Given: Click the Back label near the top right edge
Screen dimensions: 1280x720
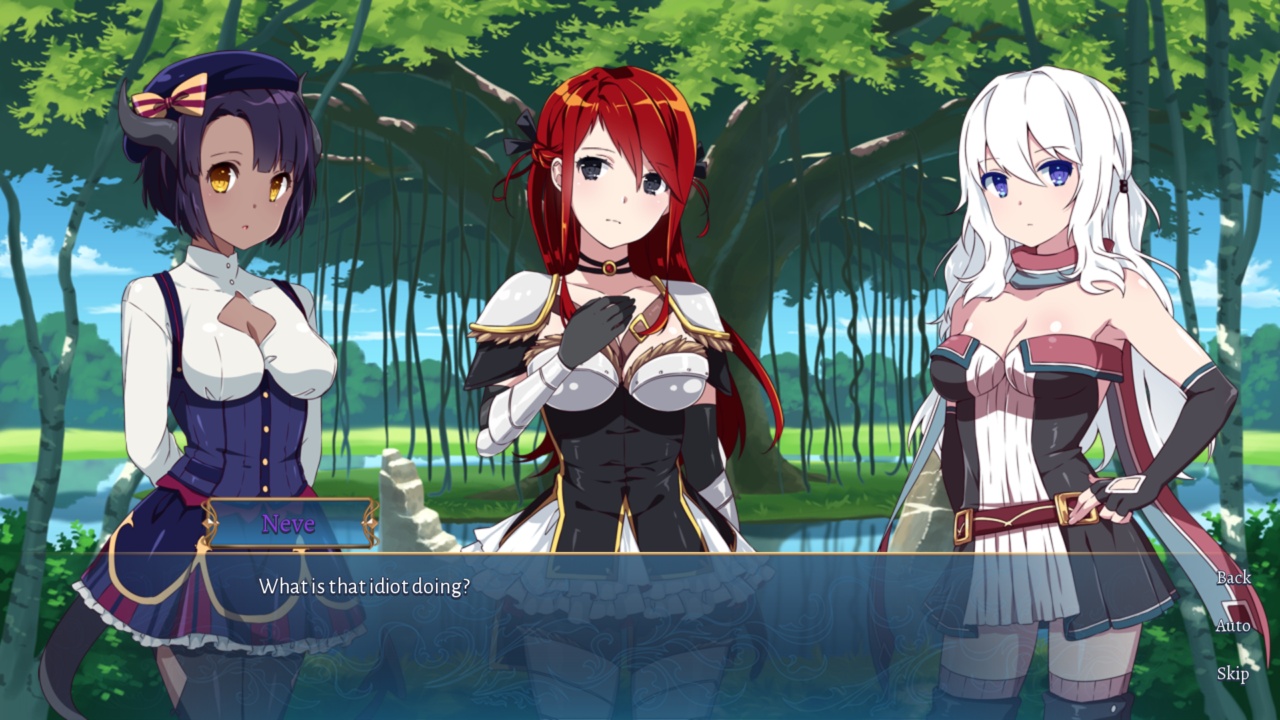Looking at the screenshot, I should [1236, 578].
